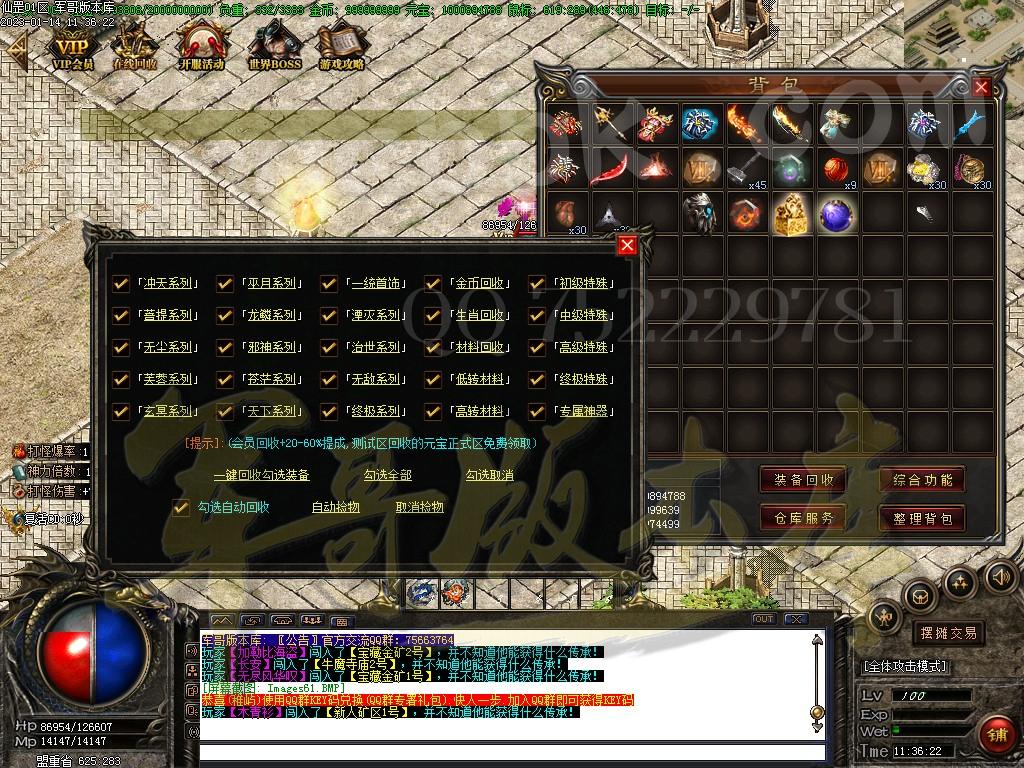Open the 世界BOSS icon
This screenshot has width=1024, height=768.
tap(273, 46)
